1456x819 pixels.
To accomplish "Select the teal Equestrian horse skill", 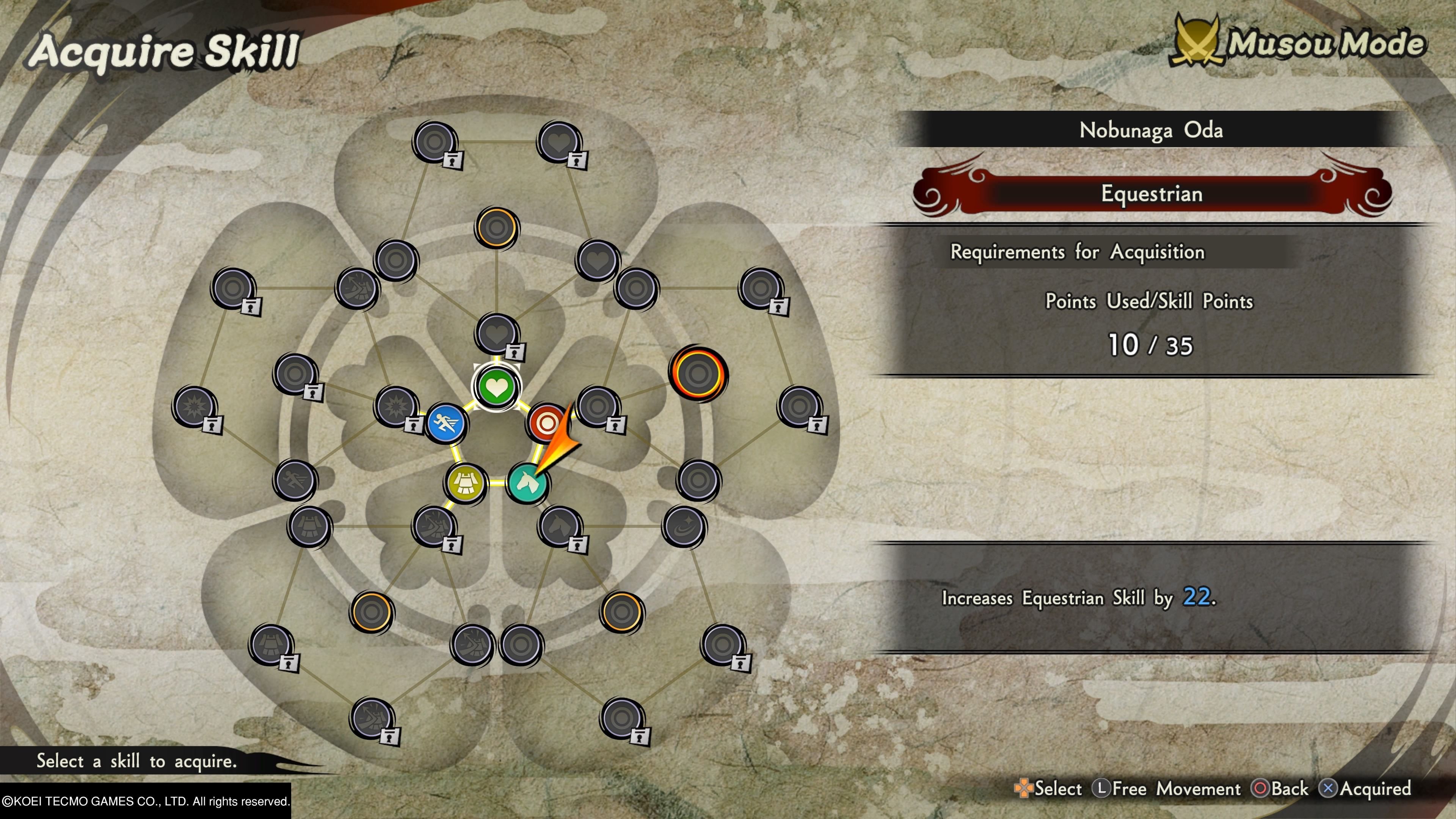I will click(x=527, y=483).
